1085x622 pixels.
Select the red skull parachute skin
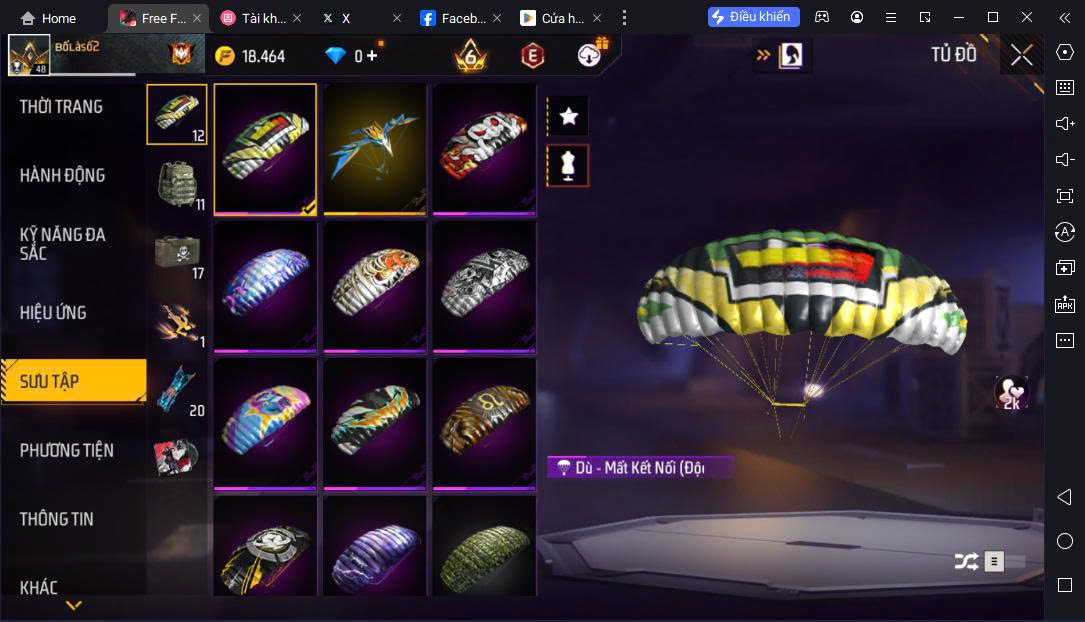pyautogui.click(x=484, y=148)
